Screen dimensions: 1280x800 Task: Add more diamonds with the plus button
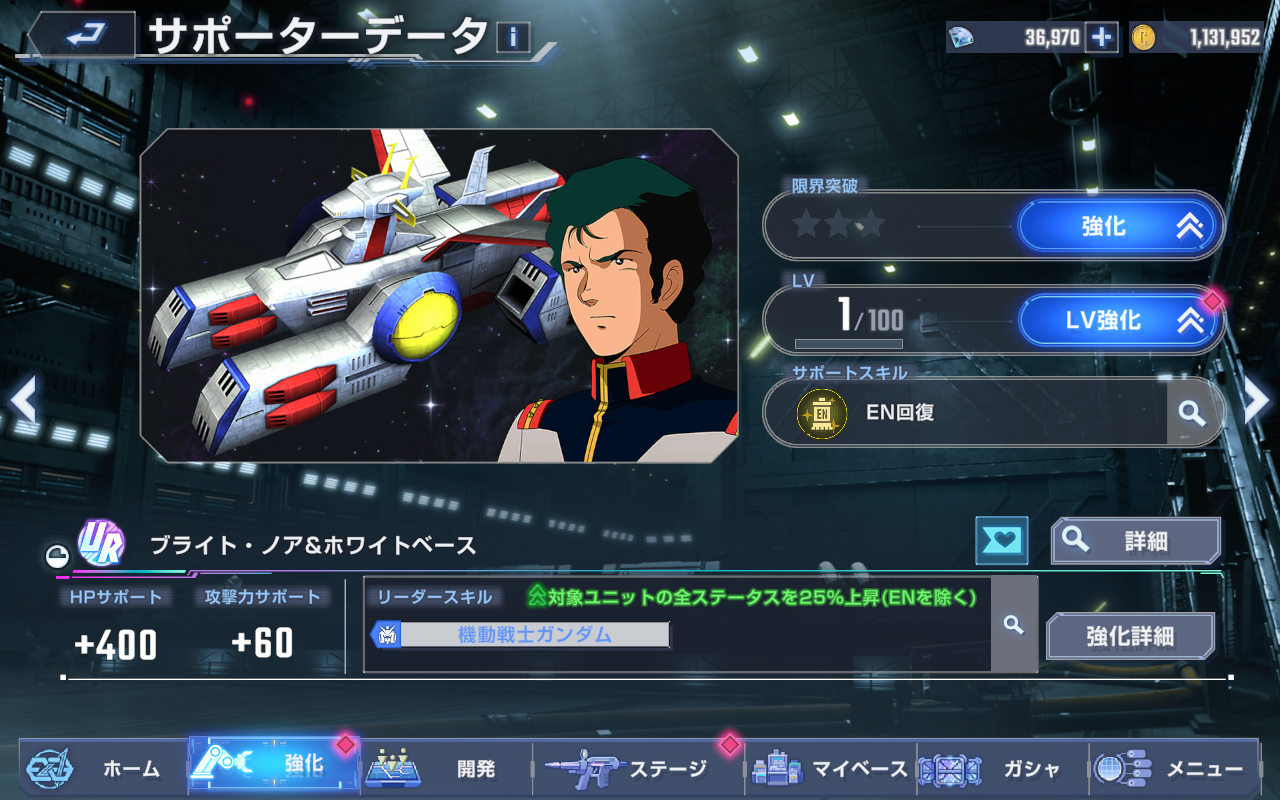[x=1101, y=38]
